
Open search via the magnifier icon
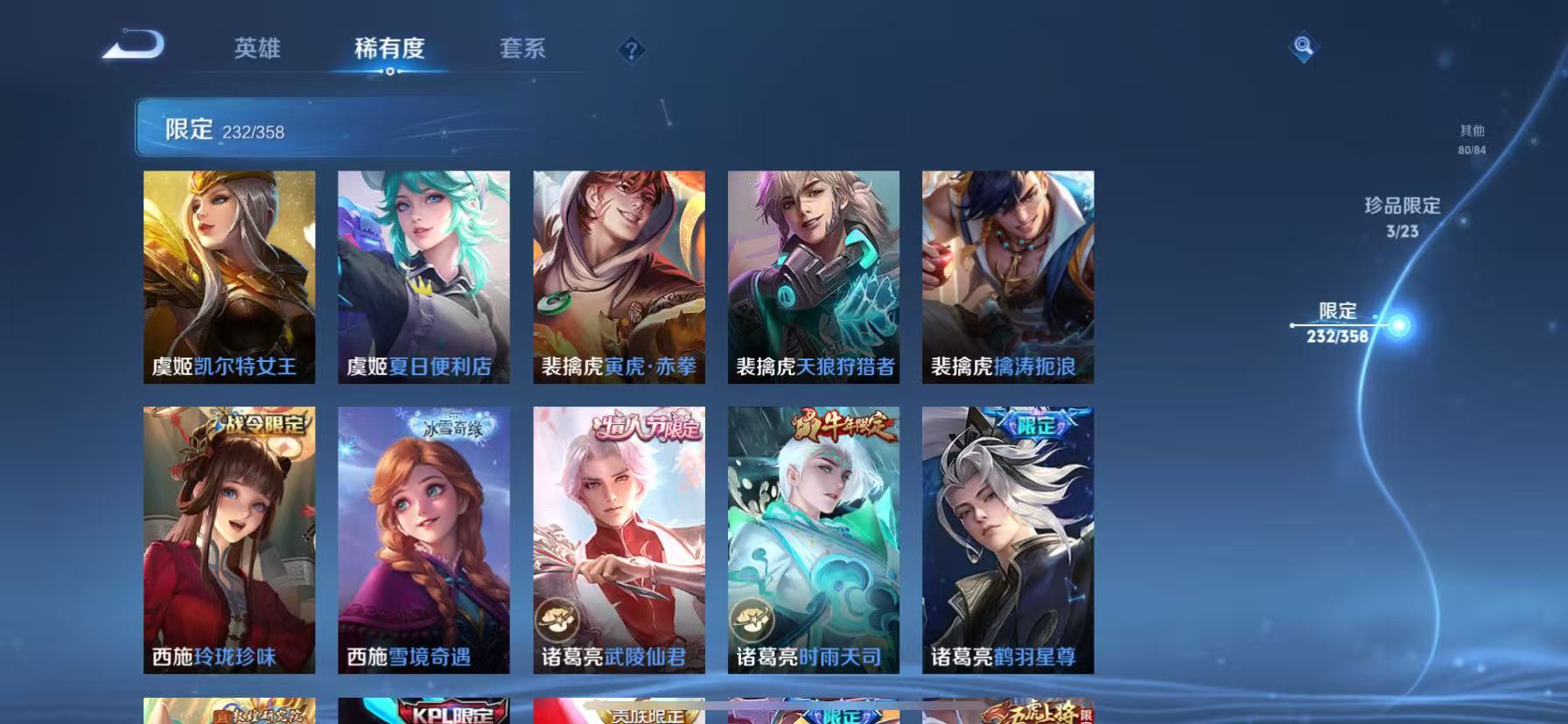(1303, 44)
